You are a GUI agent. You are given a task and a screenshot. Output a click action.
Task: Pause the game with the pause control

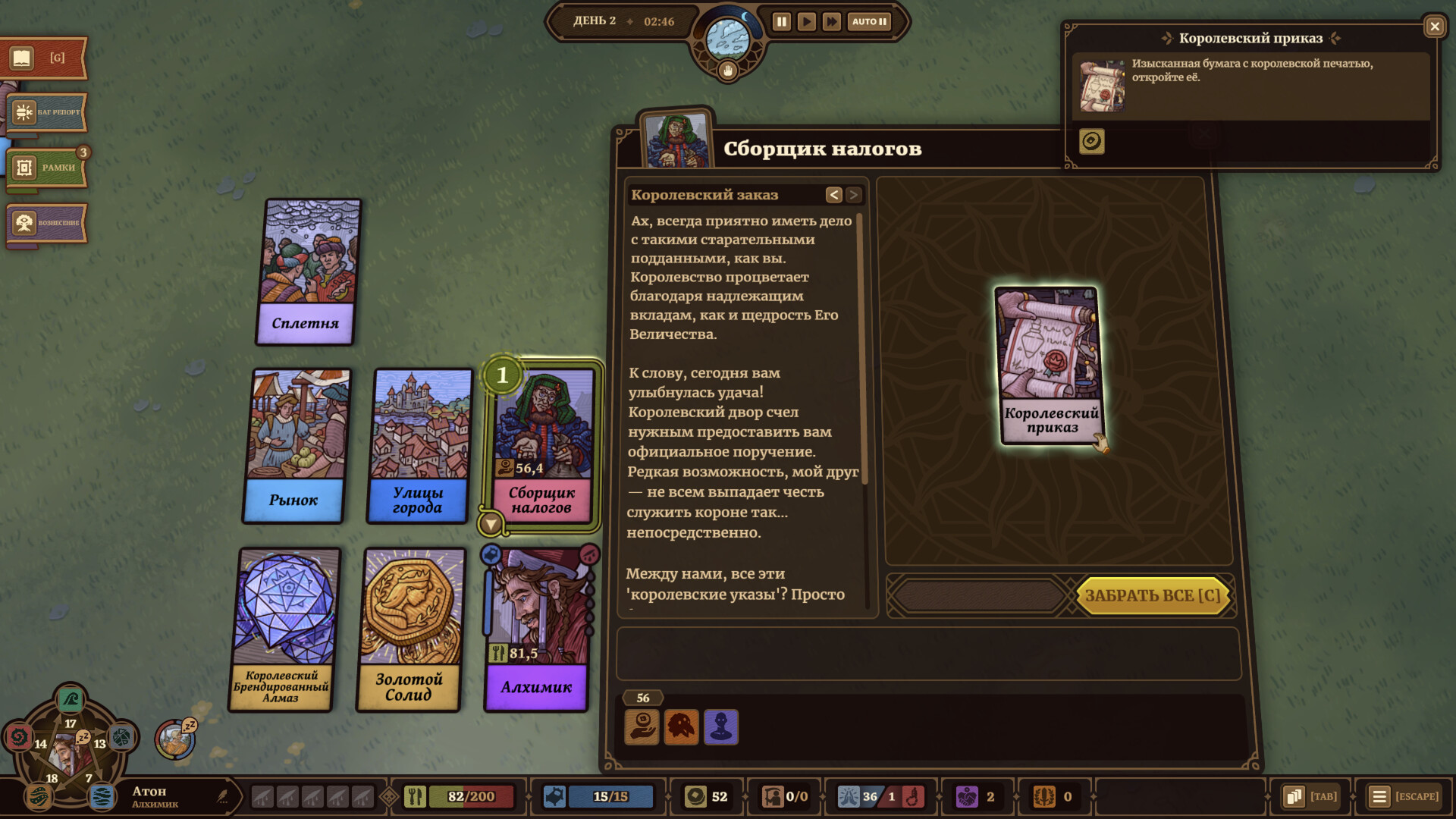point(781,22)
